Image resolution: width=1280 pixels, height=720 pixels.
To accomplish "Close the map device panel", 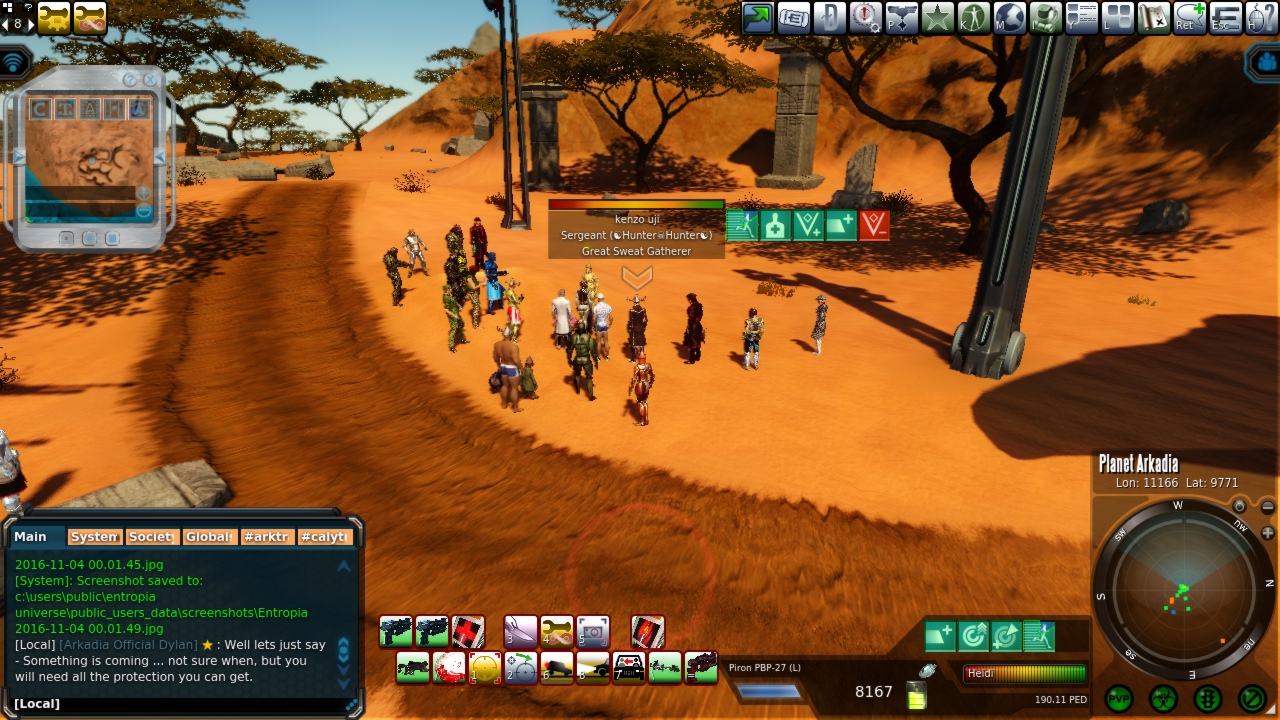I will coord(150,79).
